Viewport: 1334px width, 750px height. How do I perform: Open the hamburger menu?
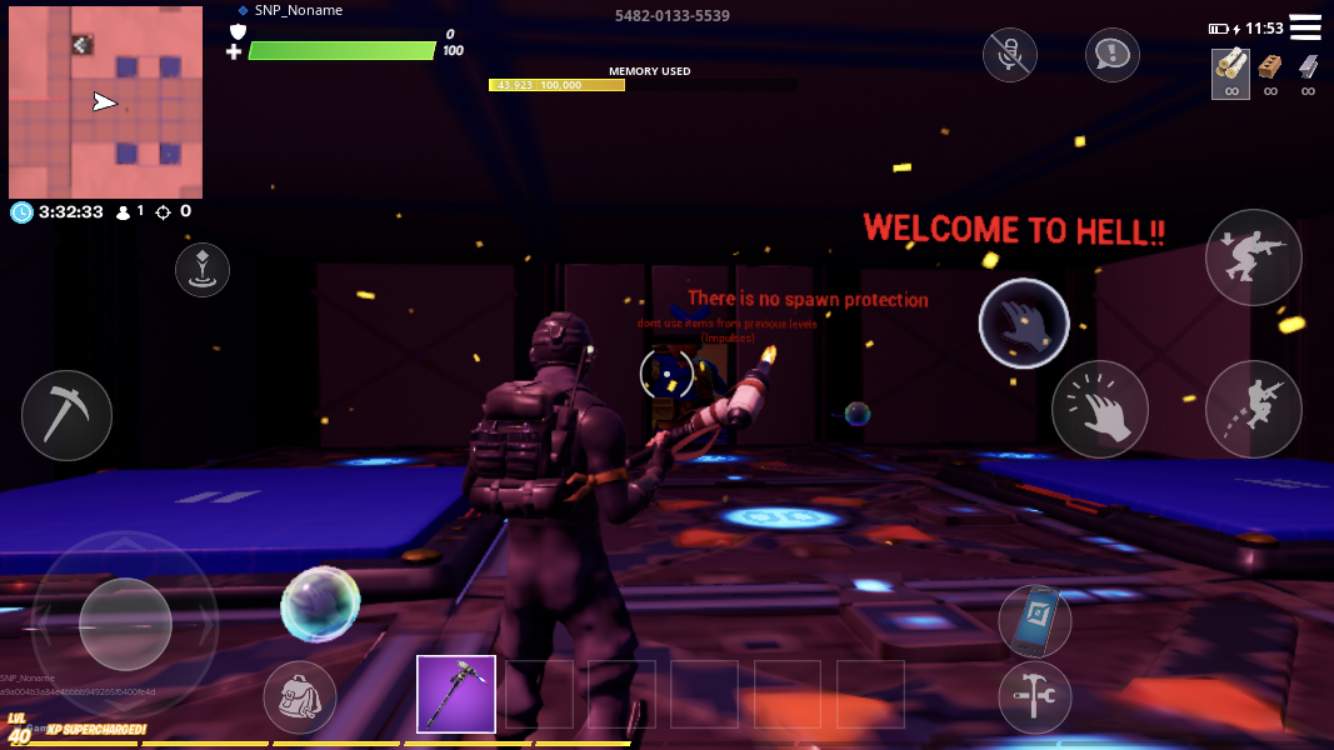pos(1307,27)
